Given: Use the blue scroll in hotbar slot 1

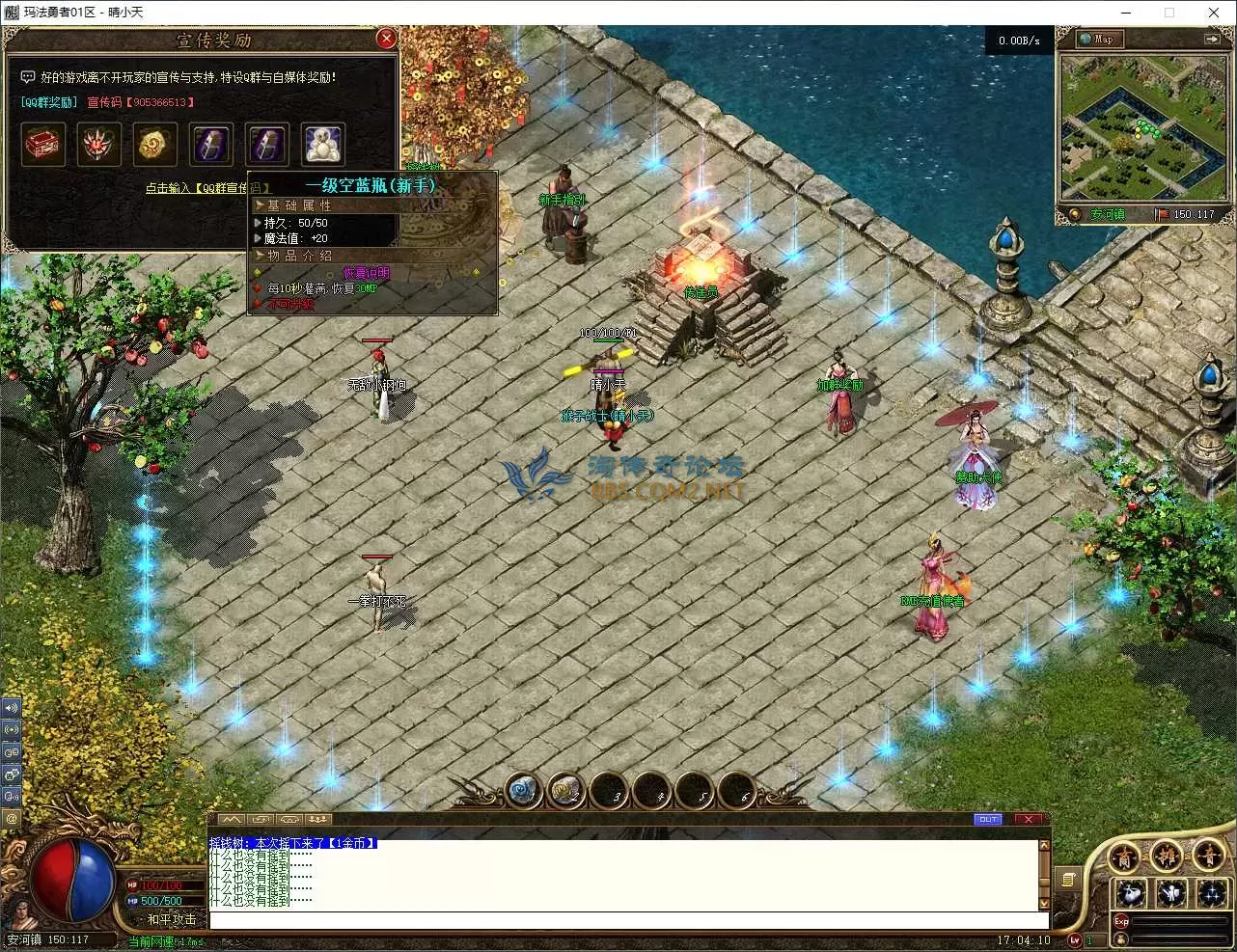Looking at the screenshot, I should coord(524,791).
